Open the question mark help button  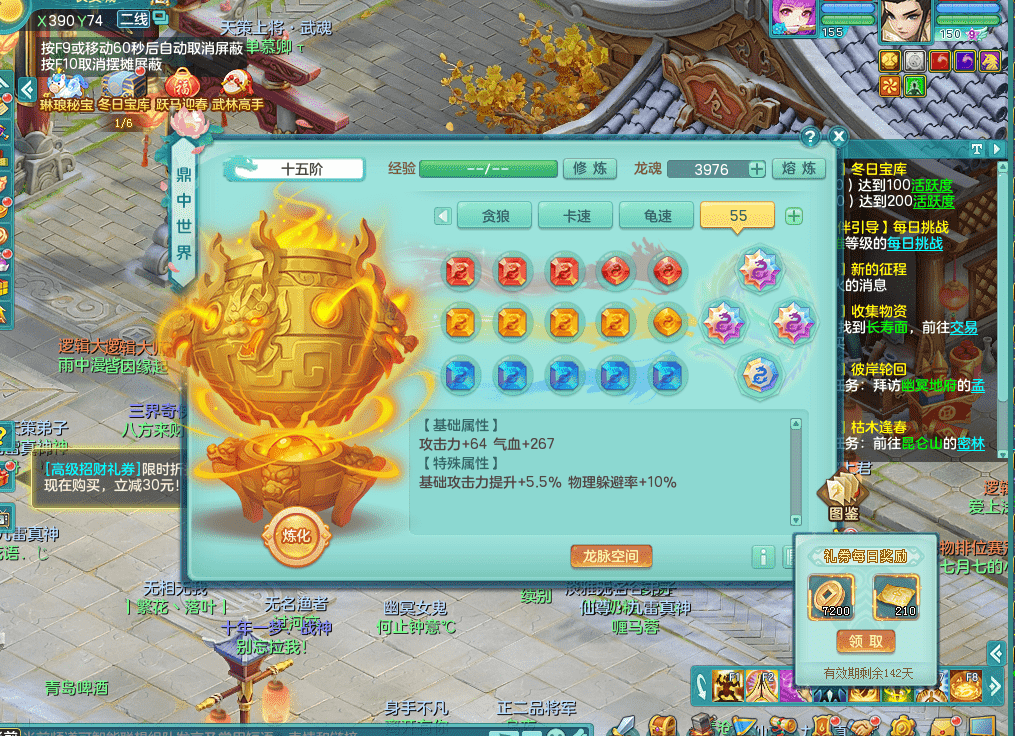pos(811,137)
